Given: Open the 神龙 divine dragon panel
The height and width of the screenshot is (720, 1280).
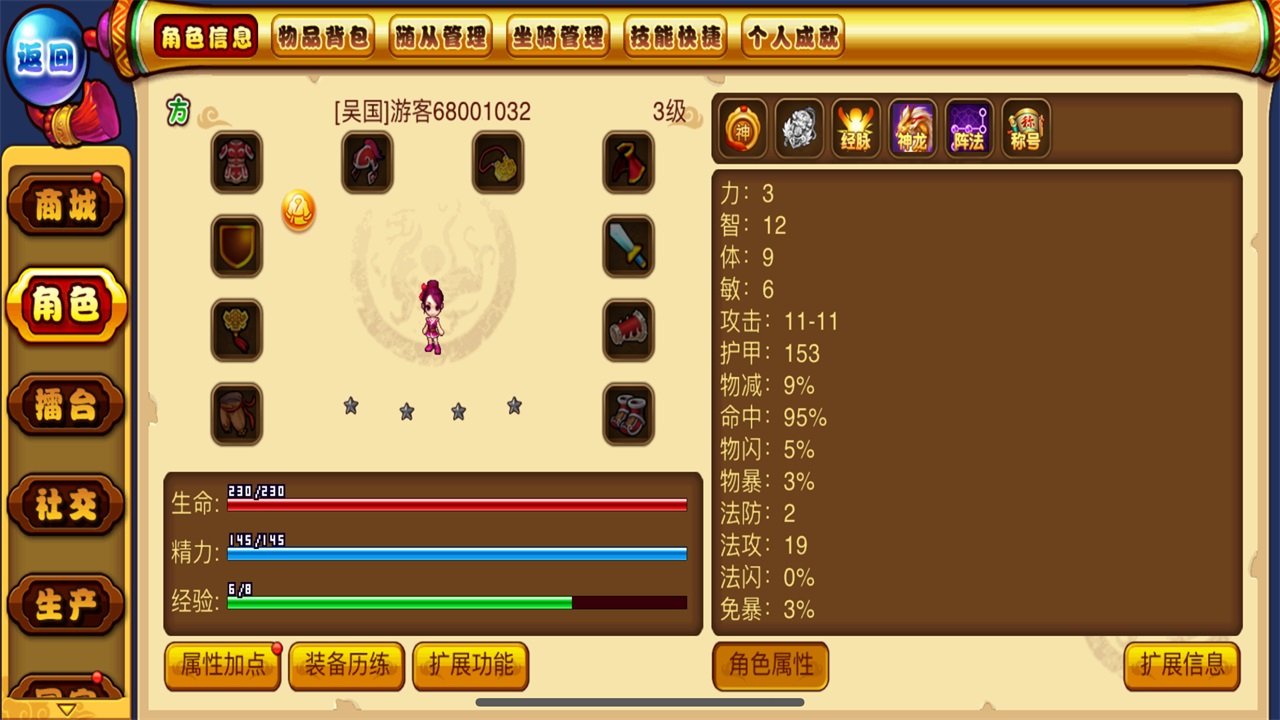Looking at the screenshot, I should pos(911,129).
